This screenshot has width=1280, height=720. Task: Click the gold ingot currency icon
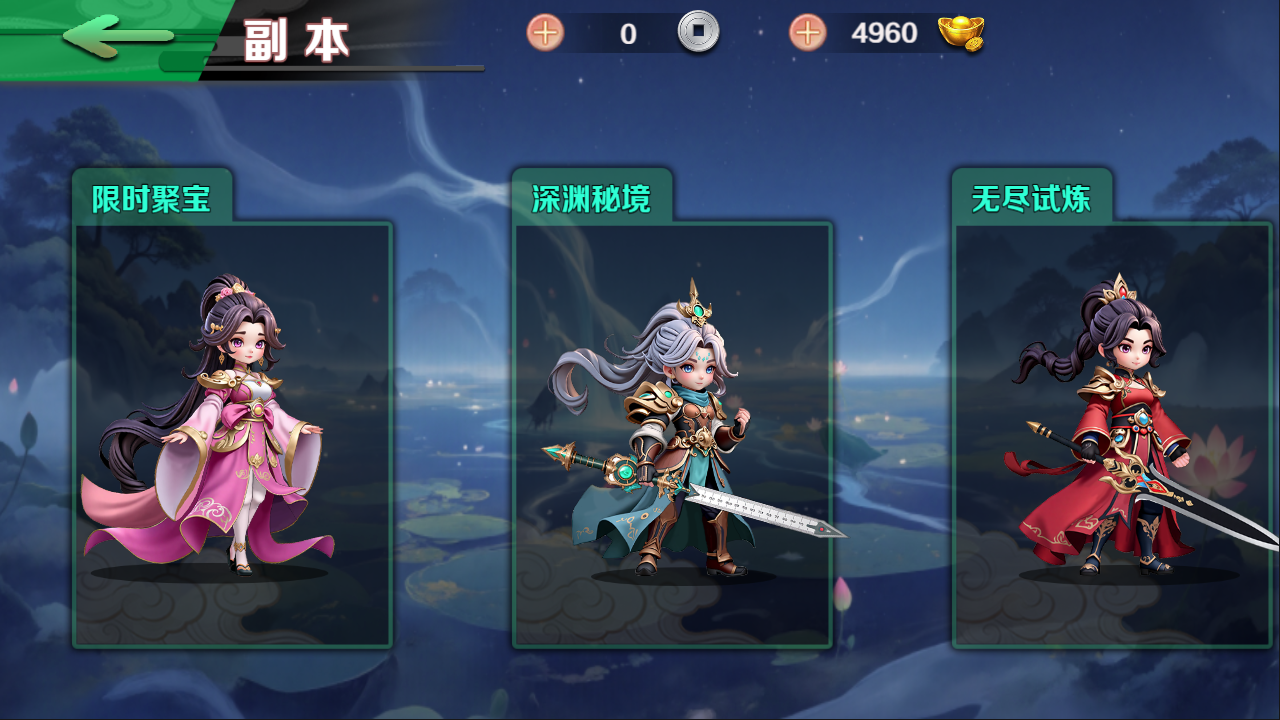point(963,32)
